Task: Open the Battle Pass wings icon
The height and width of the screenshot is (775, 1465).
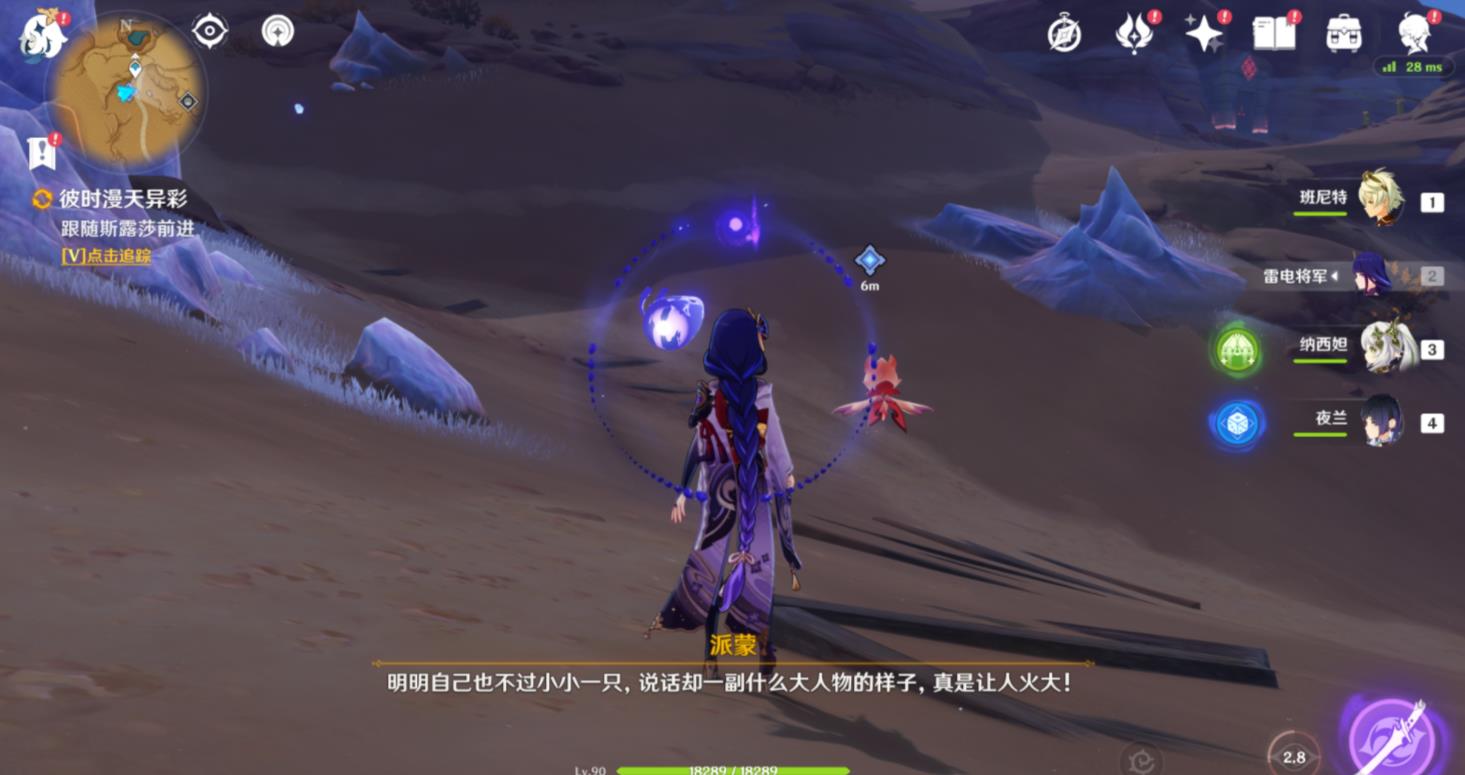Action: pyautogui.click(x=1135, y=33)
